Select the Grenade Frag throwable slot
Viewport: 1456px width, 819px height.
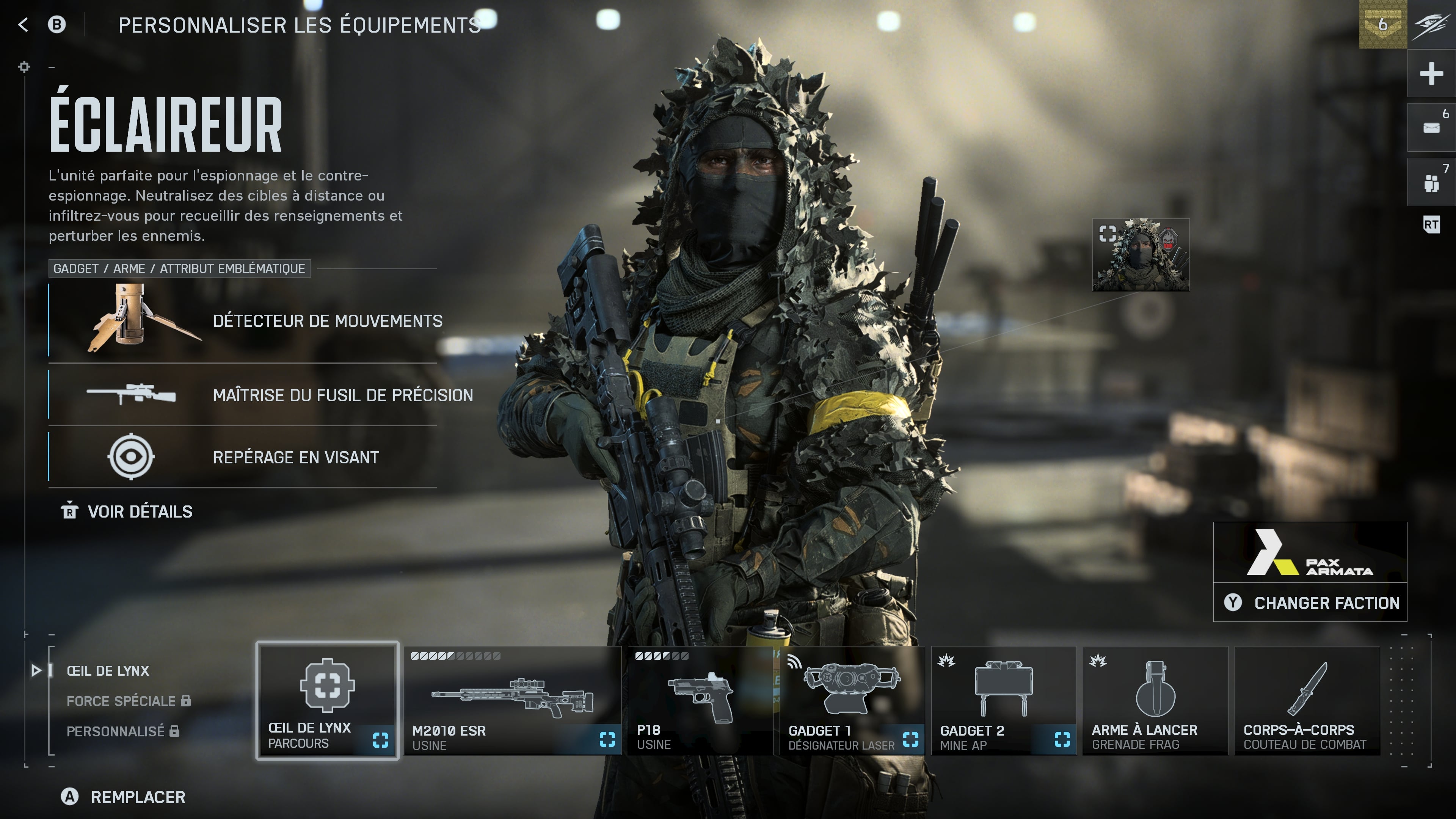pos(1155,700)
